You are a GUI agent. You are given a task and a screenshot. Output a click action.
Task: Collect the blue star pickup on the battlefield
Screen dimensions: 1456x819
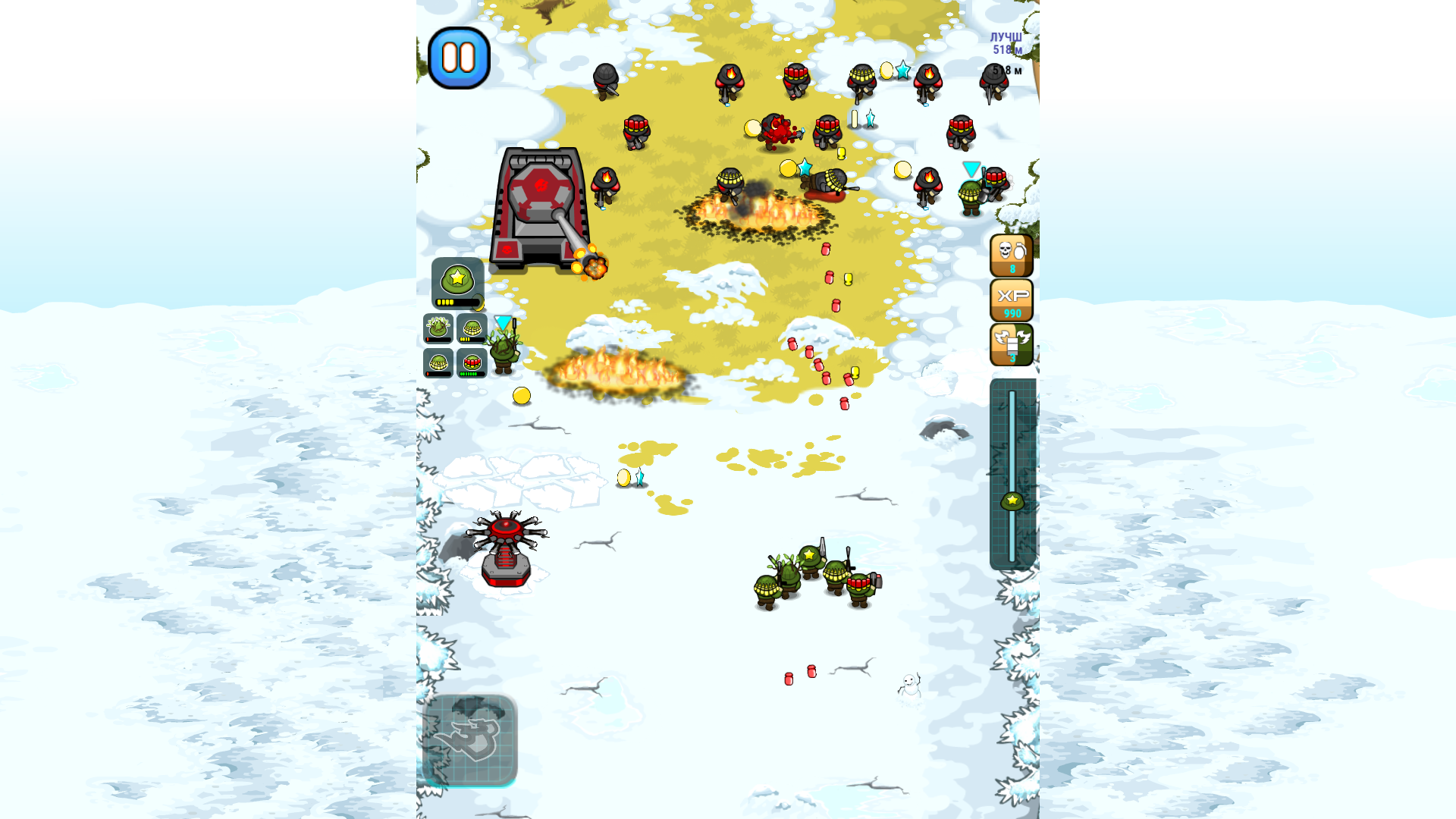[x=805, y=168]
